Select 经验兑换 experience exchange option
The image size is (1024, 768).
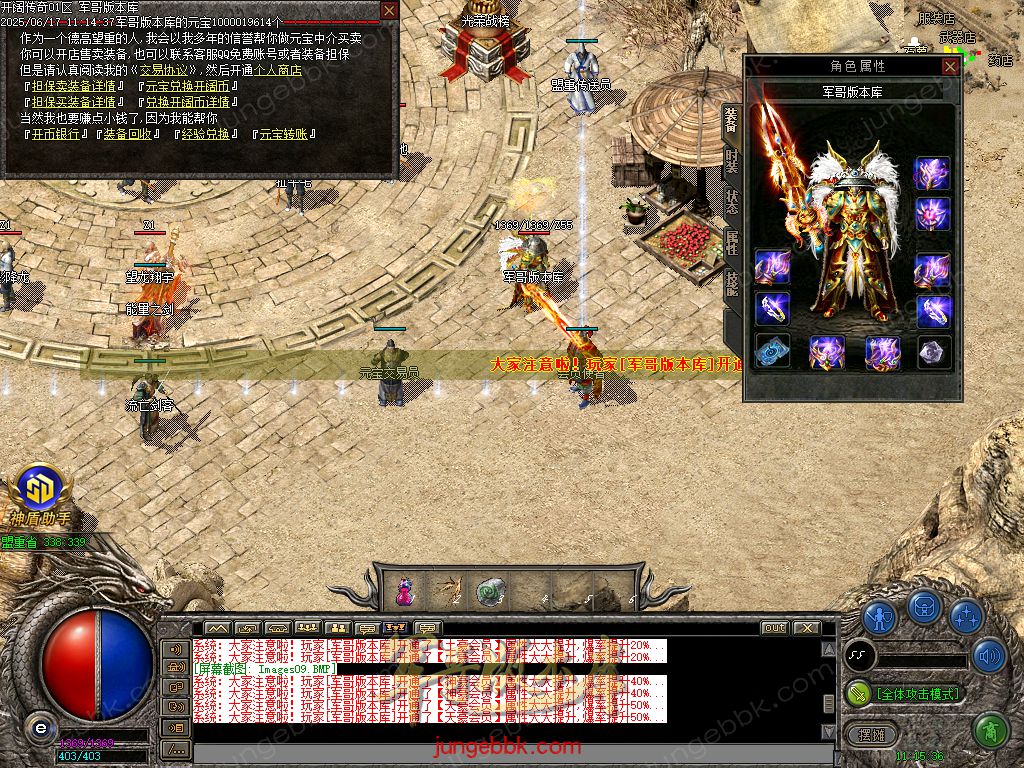click(205, 133)
